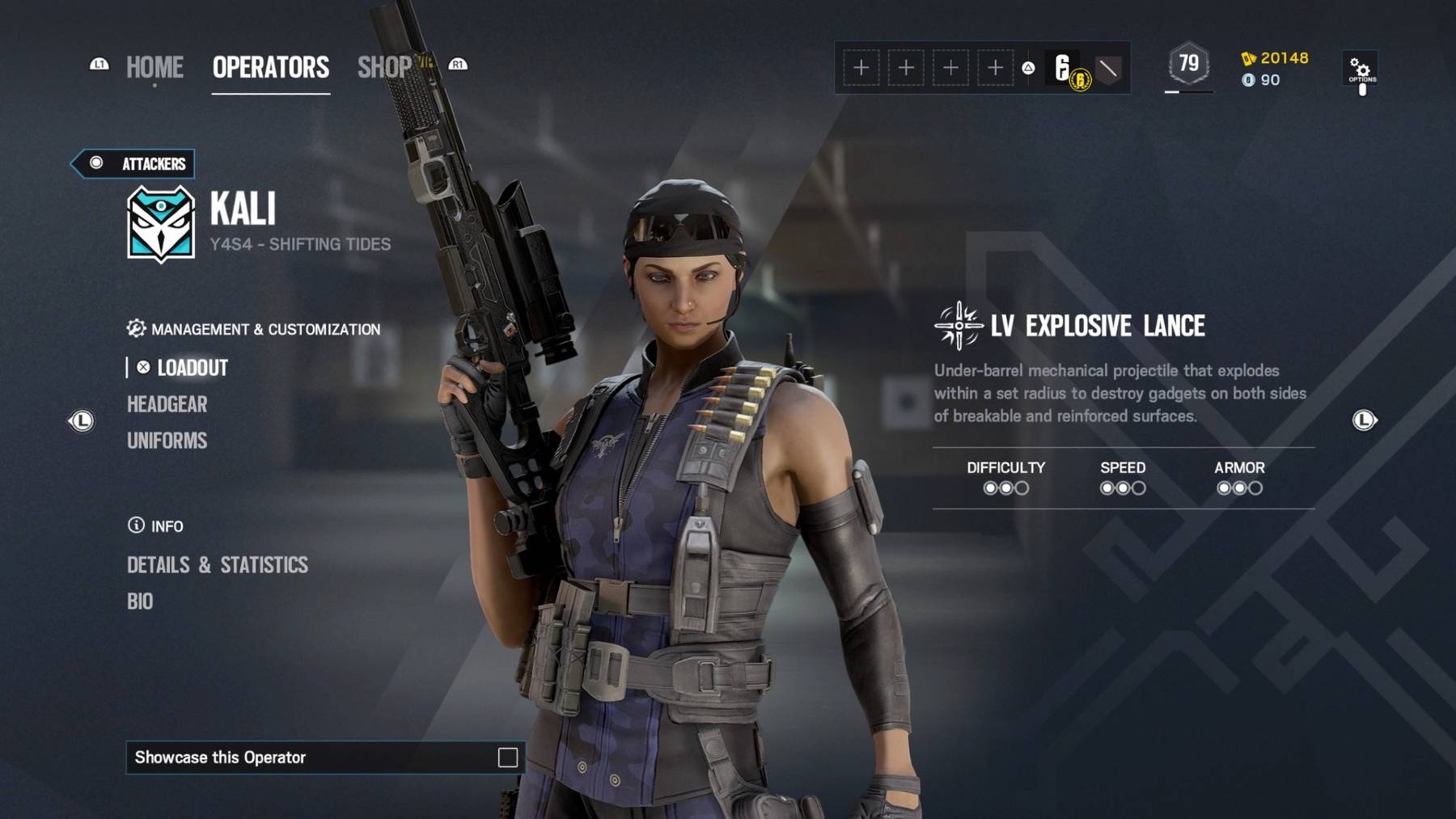Switch to the Home tab
Viewport: 1456px width, 819px height.
154,67
